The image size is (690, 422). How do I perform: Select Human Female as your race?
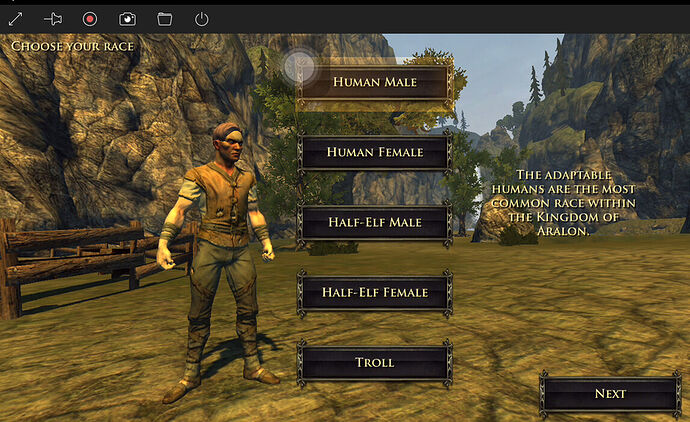pyautogui.click(x=375, y=152)
